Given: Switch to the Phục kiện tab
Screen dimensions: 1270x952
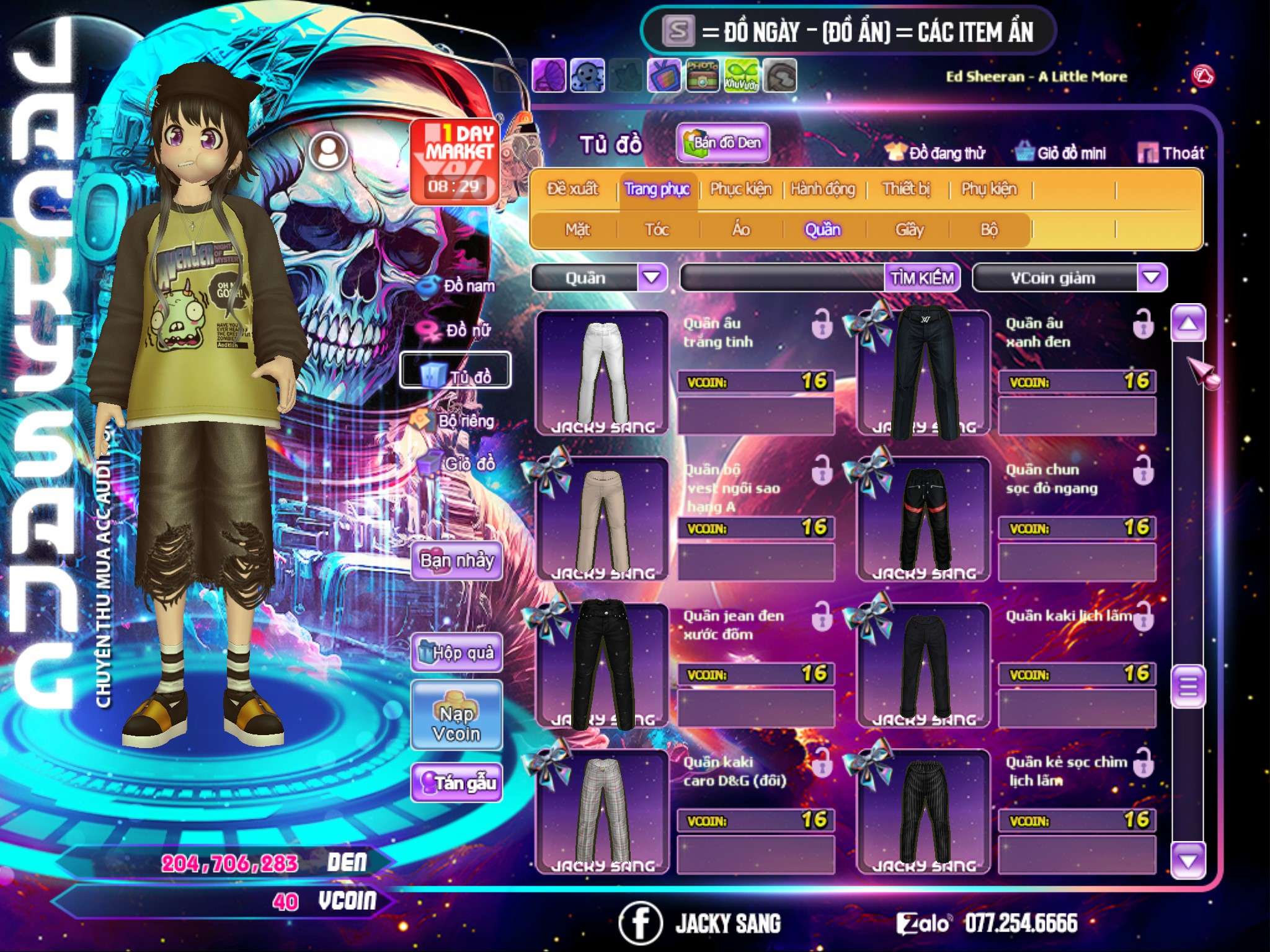Looking at the screenshot, I should click(x=740, y=189).
